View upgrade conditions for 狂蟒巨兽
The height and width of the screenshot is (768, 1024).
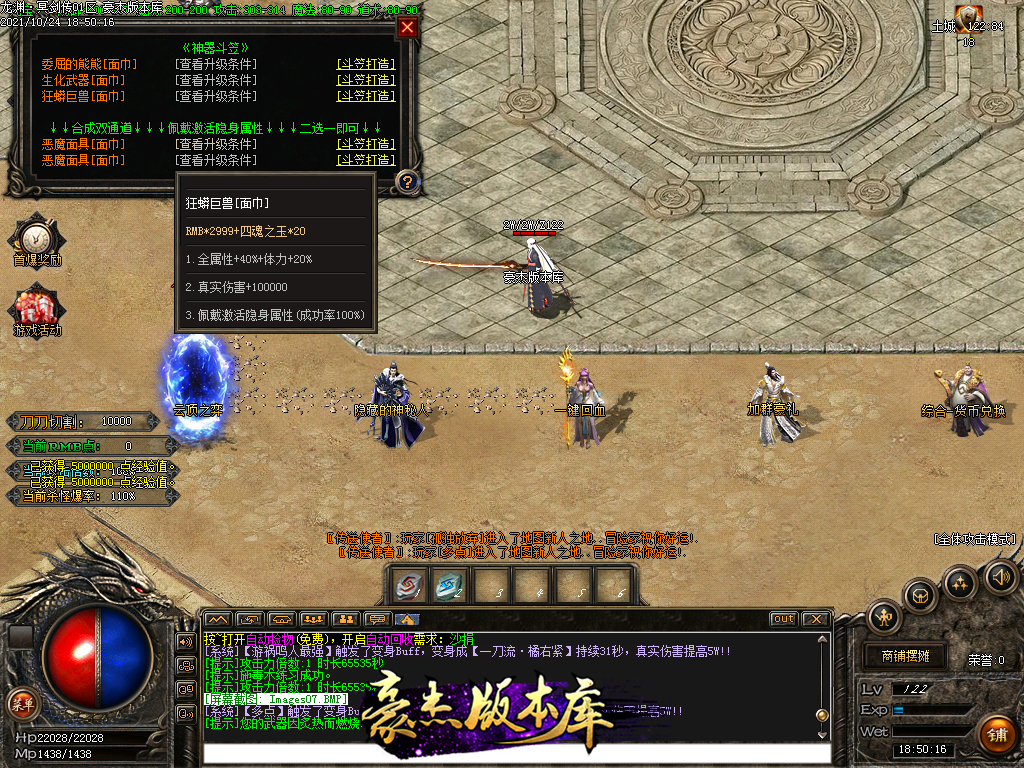click(215, 96)
